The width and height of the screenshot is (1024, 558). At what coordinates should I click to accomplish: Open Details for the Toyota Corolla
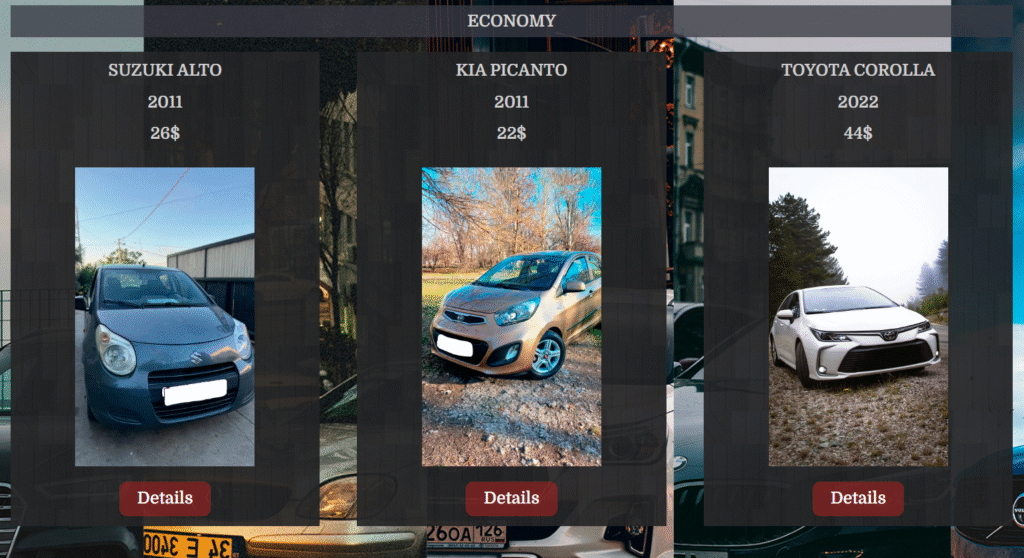click(857, 498)
